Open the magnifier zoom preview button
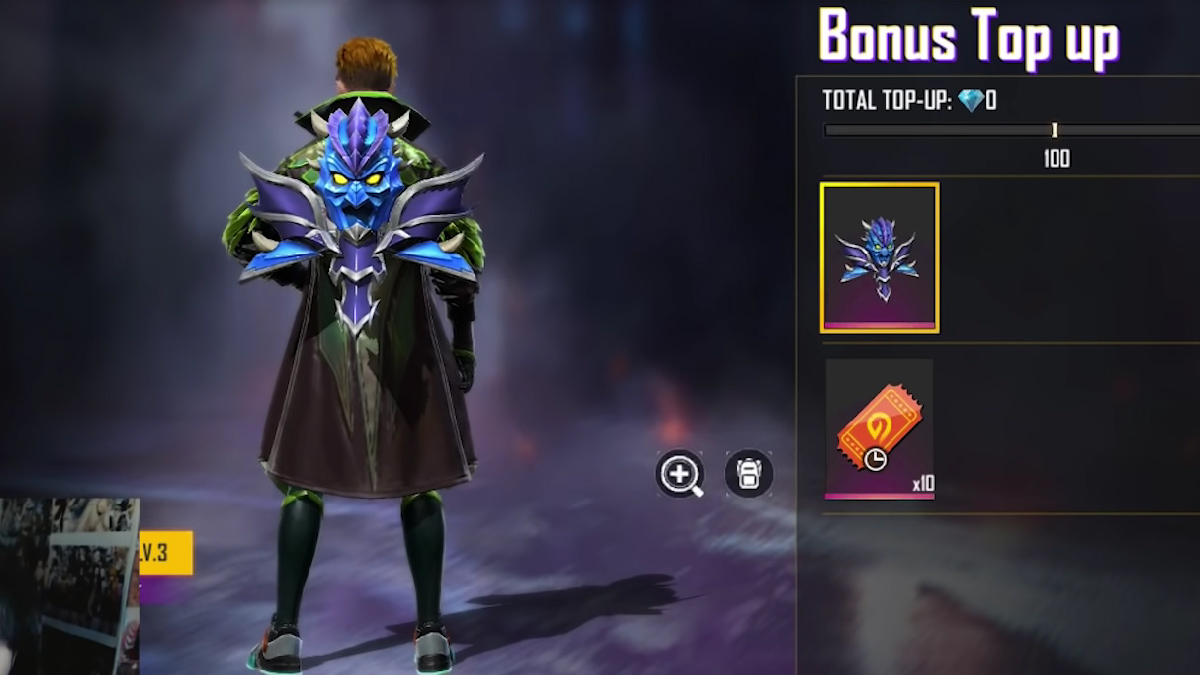1200x675 pixels. coord(680,473)
